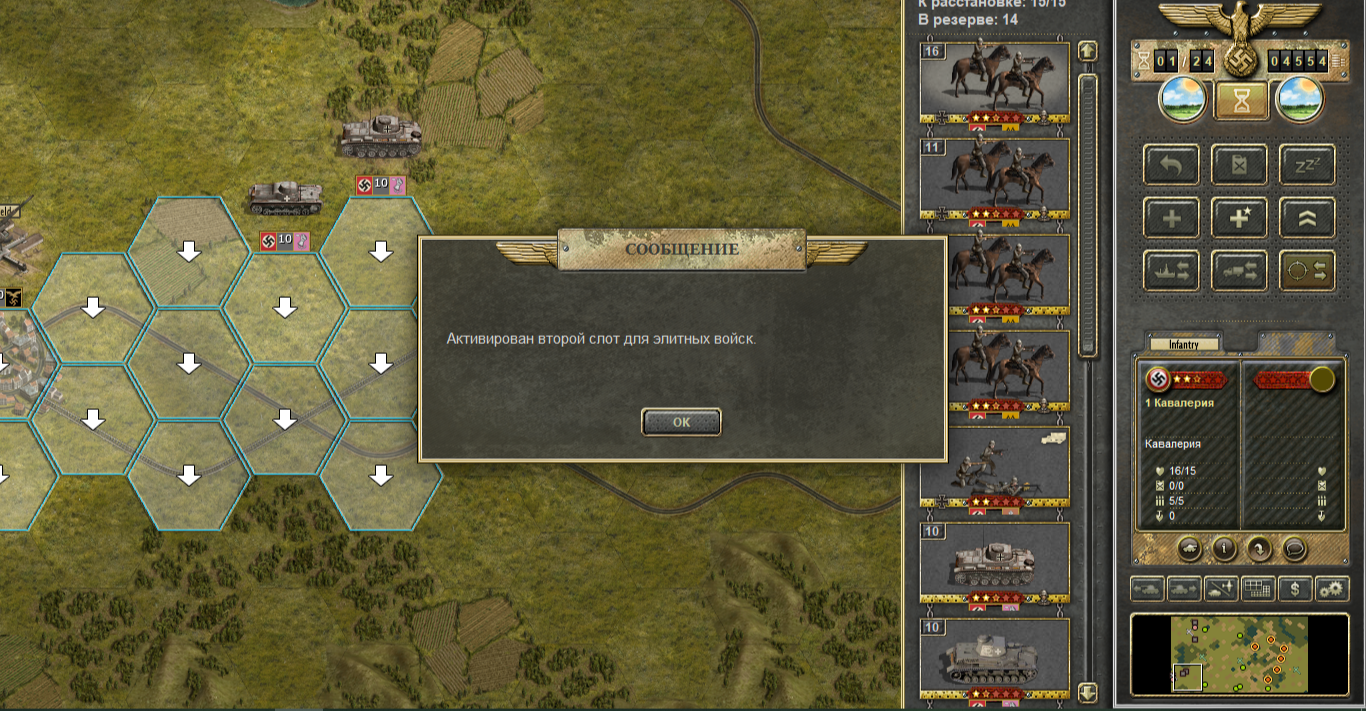The image size is (1366, 711).
Task: Upgrade unit with double chevron button
Action: (1307, 218)
